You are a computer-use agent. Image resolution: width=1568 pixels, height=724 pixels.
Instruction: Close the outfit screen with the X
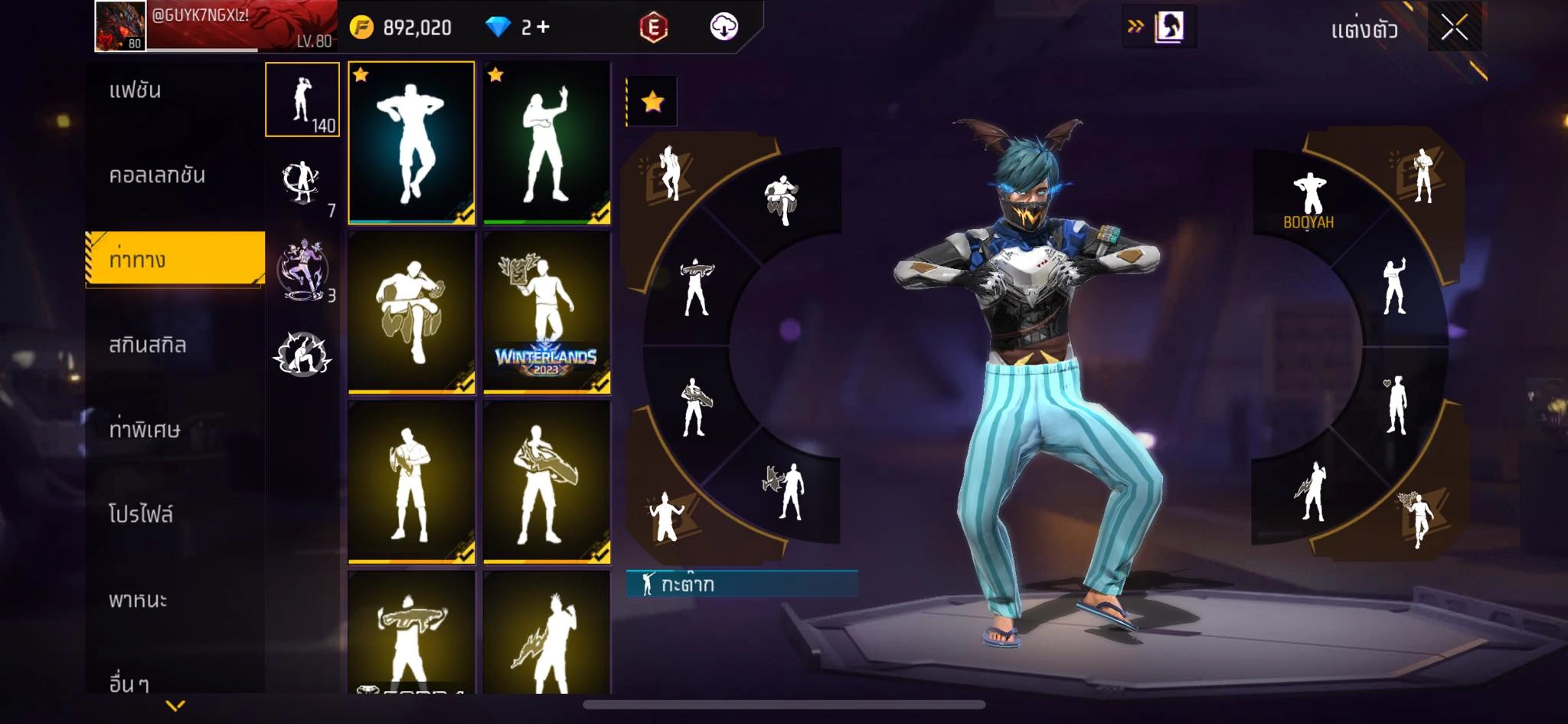tap(1454, 28)
